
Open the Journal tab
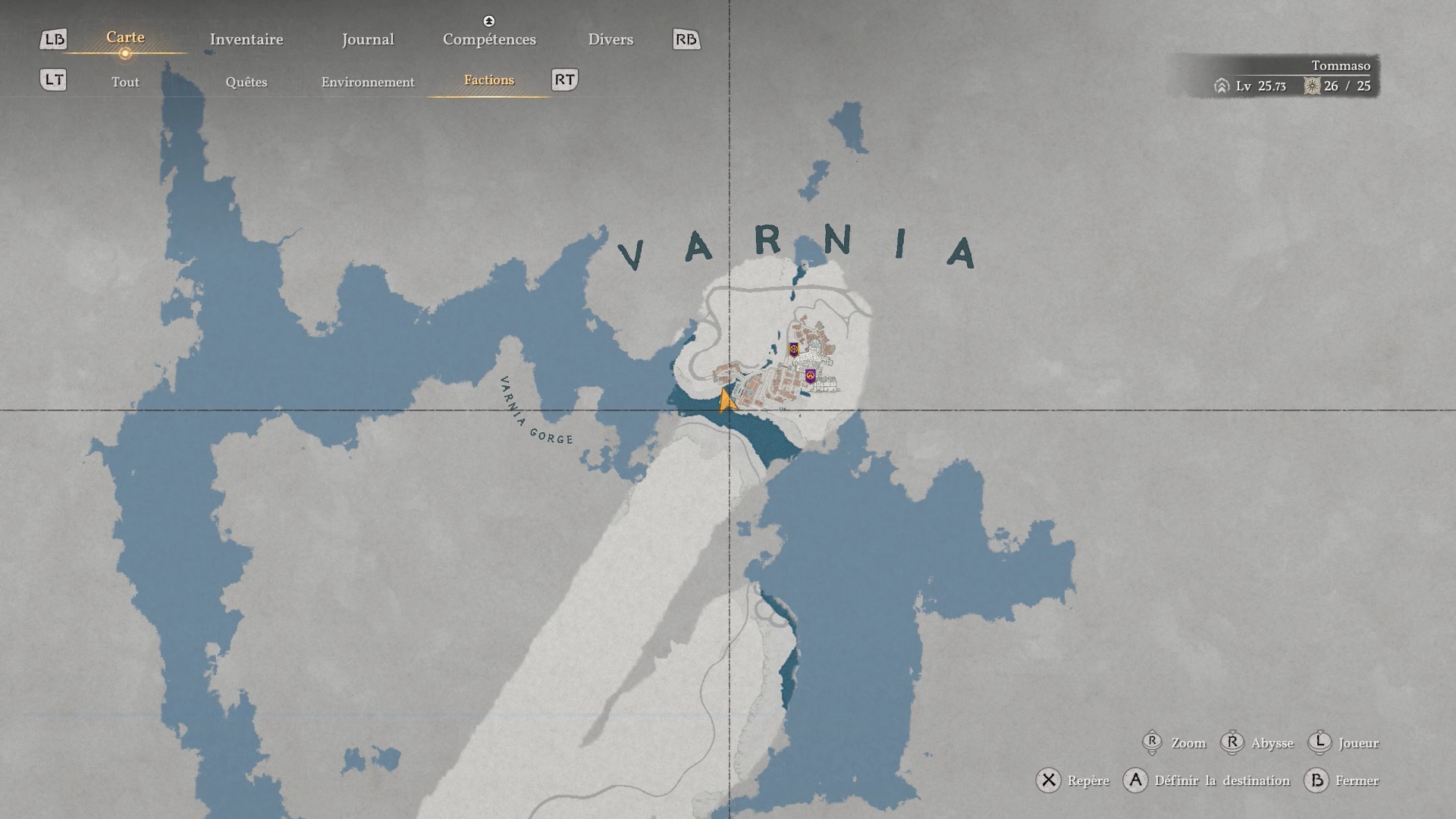coord(368,39)
